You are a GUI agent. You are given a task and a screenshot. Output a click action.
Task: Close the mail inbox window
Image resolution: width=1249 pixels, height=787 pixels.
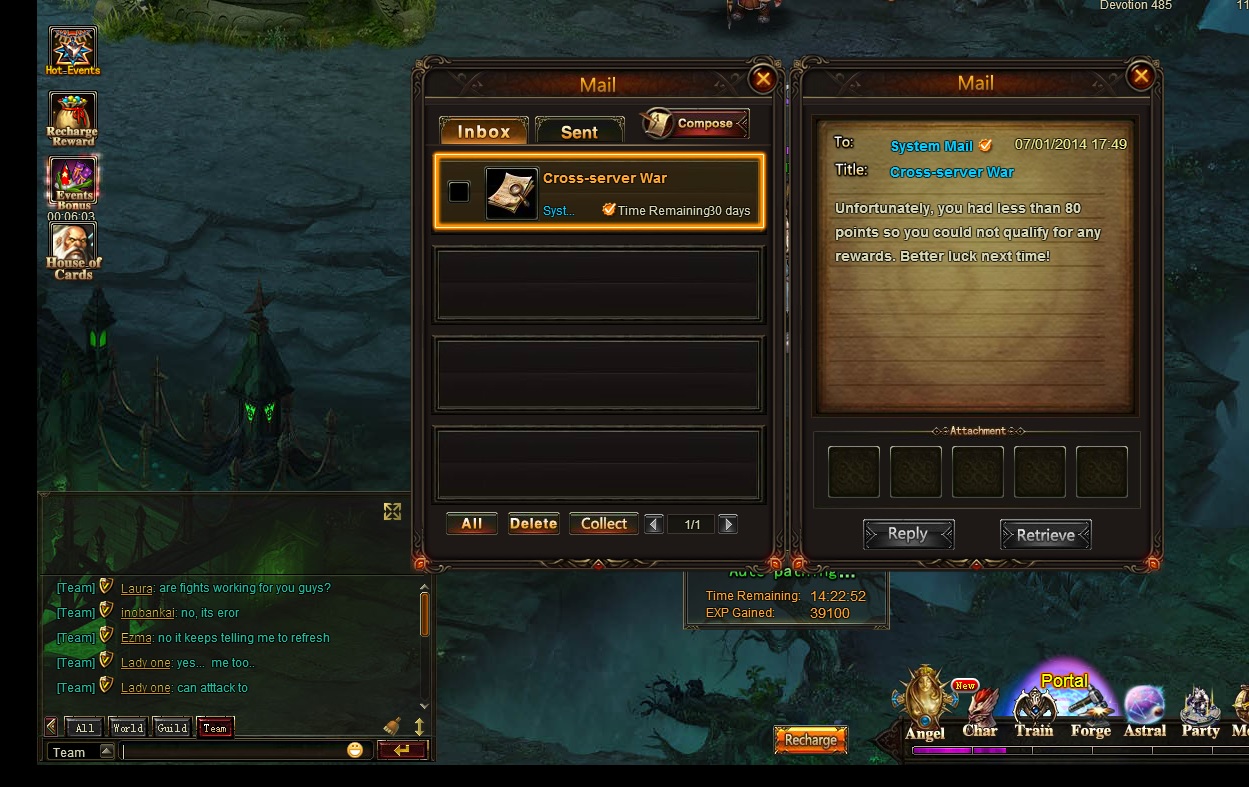[763, 79]
